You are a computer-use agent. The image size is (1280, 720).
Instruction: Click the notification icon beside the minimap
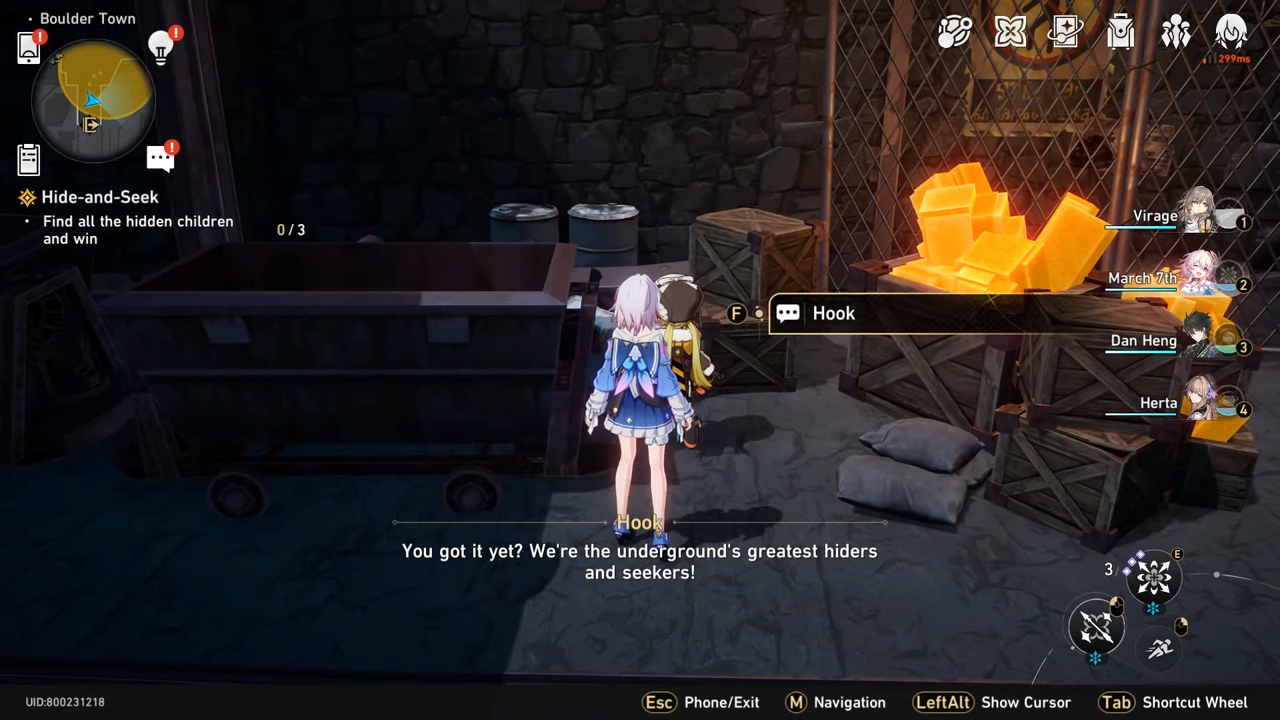pyautogui.click(x=161, y=157)
